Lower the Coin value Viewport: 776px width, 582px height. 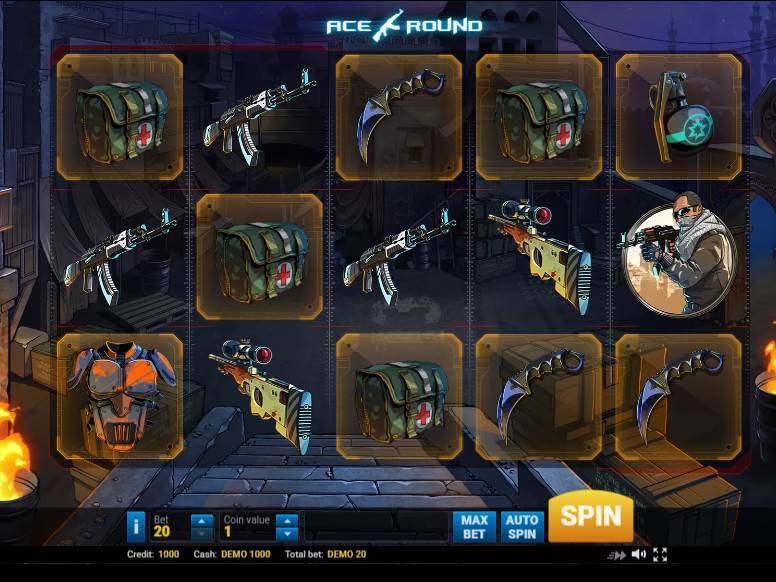(287, 533)
